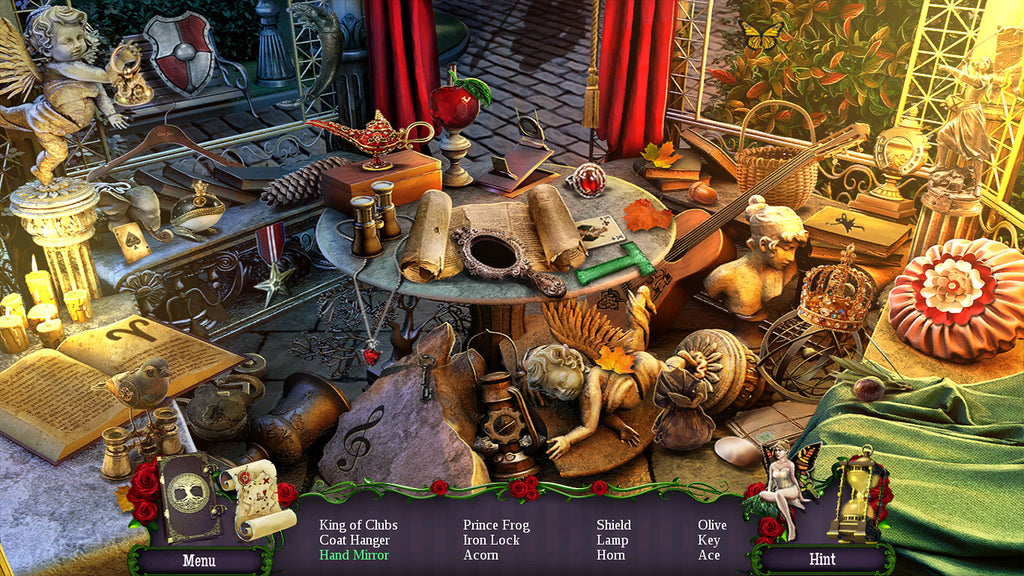Use the Hint button
1024x576 pixels.
pos(822,559)
